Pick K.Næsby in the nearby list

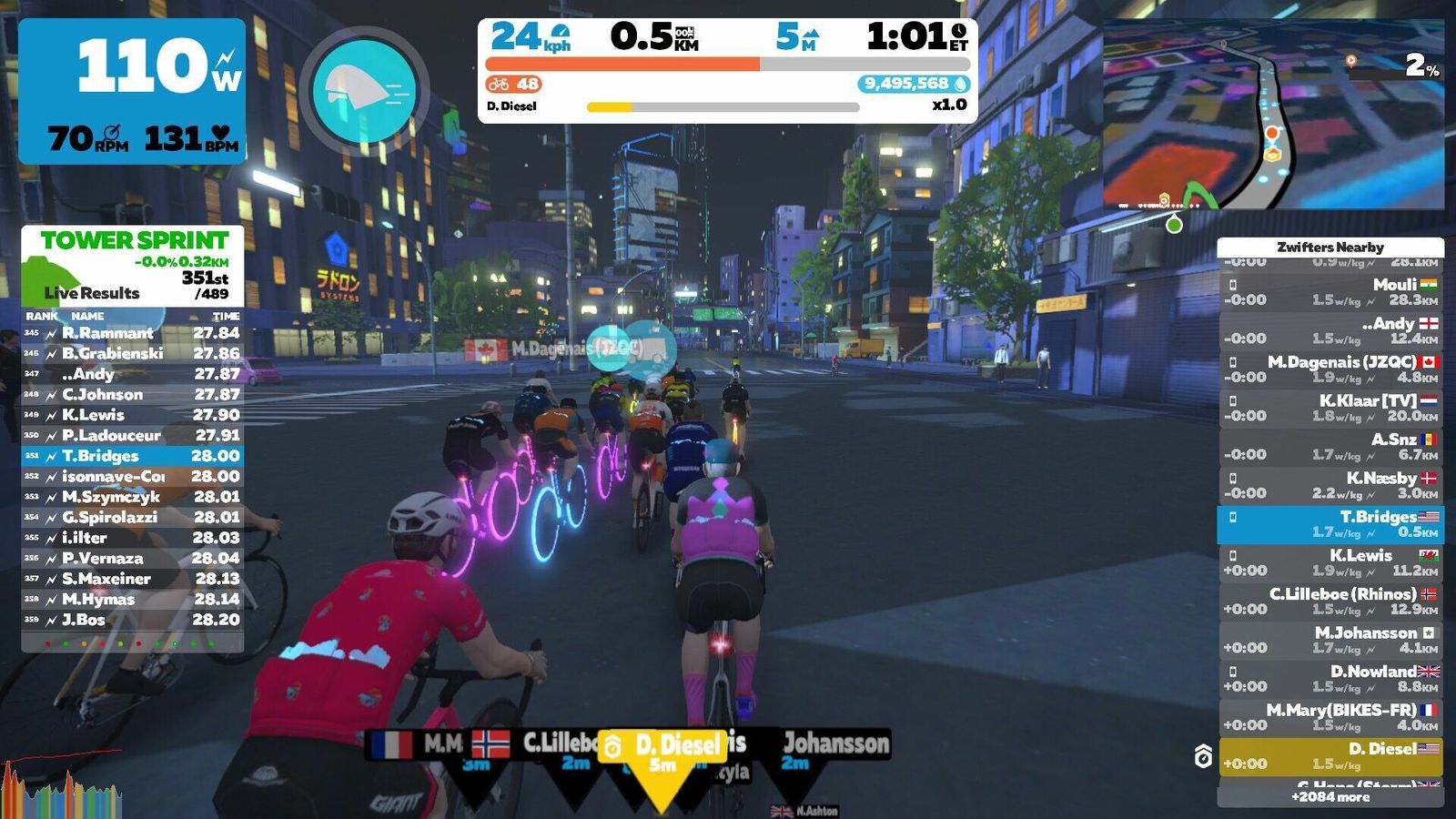[x=1330, y=485]
